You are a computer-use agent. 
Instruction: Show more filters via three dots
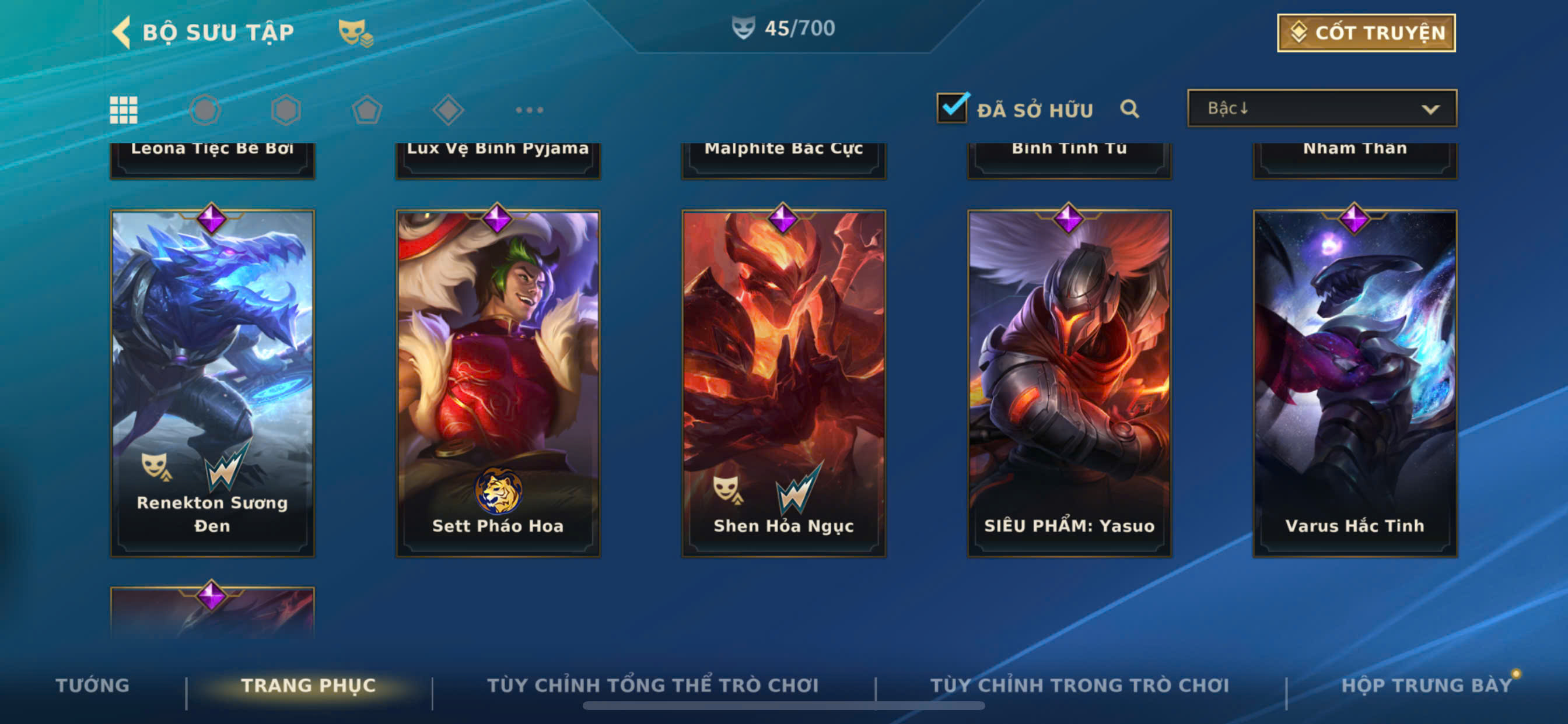[x=529, y=110]
